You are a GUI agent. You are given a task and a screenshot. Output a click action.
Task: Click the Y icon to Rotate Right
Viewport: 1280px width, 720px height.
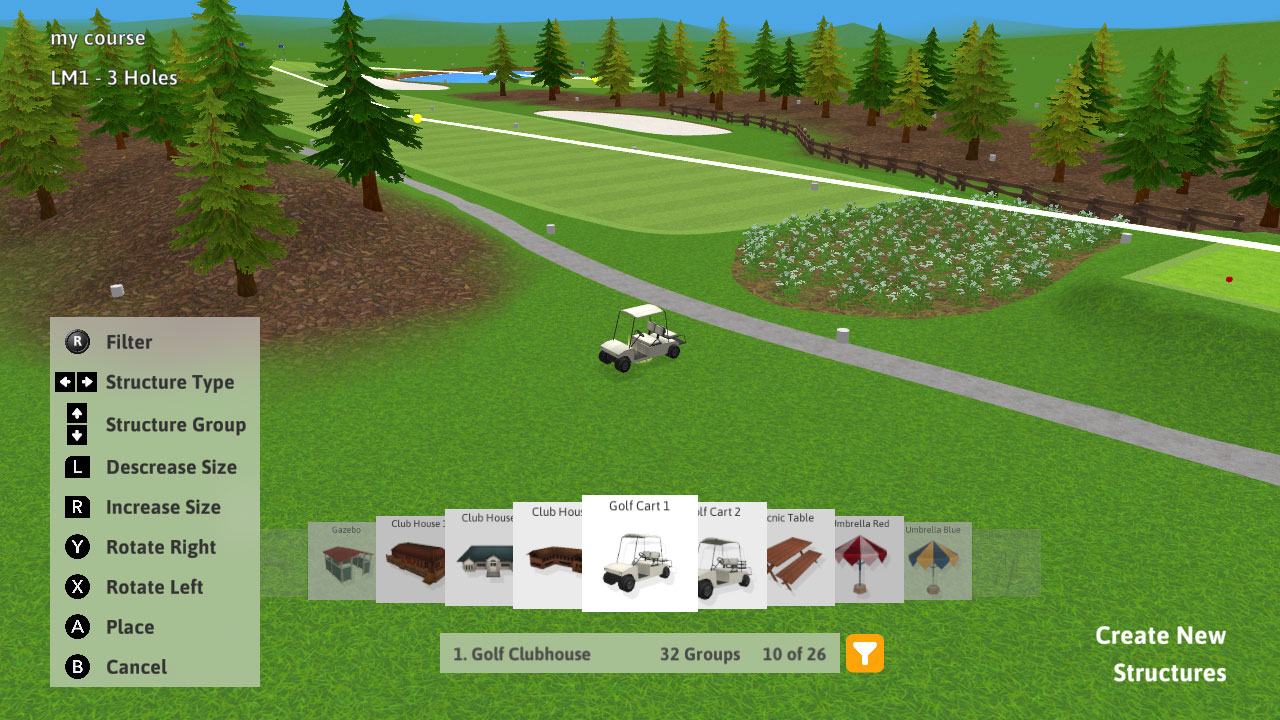pyautogui.click(x=78, y=547)
